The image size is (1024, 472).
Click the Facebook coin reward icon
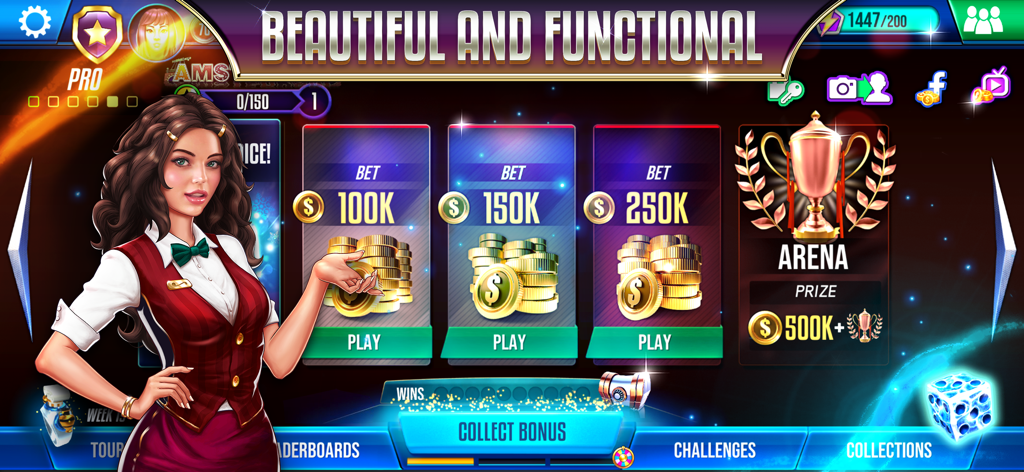(x=931, y=88)
